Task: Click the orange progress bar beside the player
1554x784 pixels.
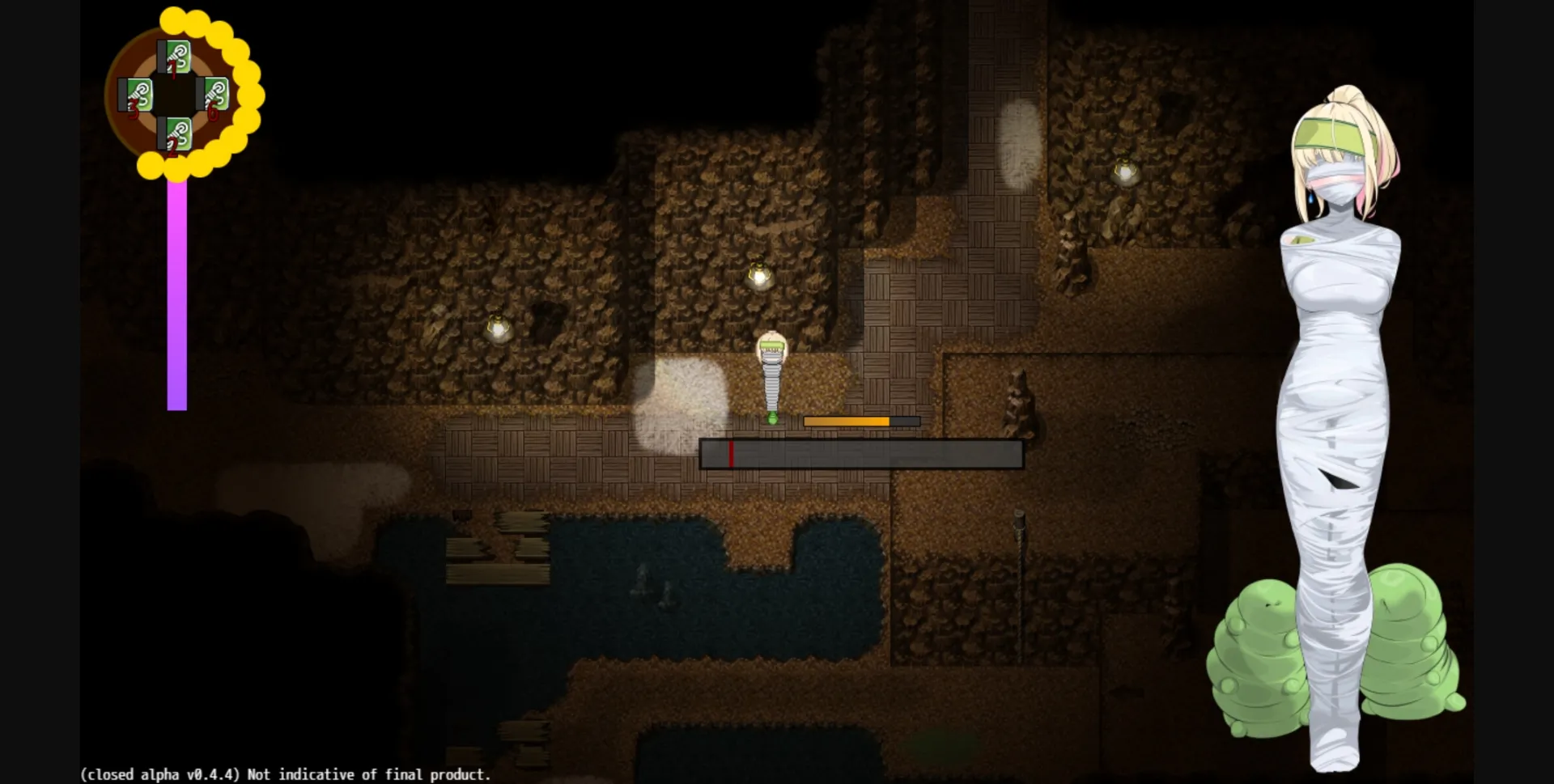Action: [x=846, y=421]
